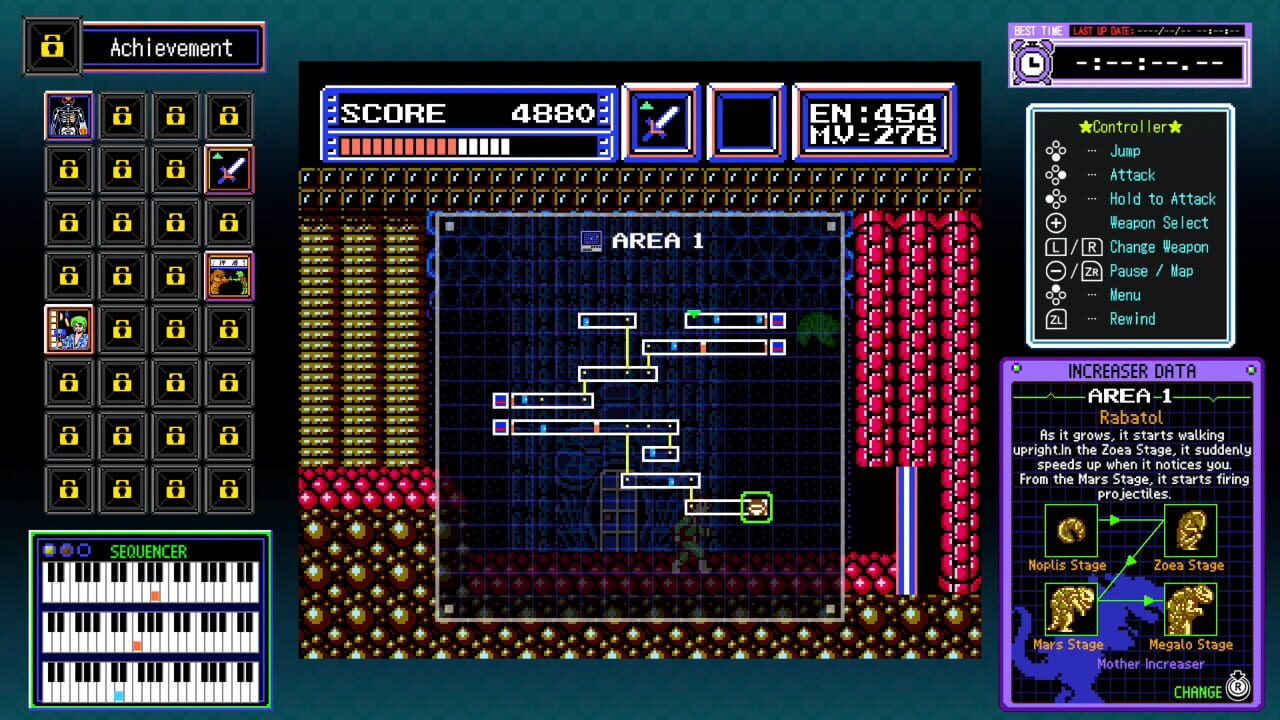Viewport: 1280px width, 720px height.
Task: Toggle the padlock in the bottom-right achievement slot
Action: coord(228,490)
